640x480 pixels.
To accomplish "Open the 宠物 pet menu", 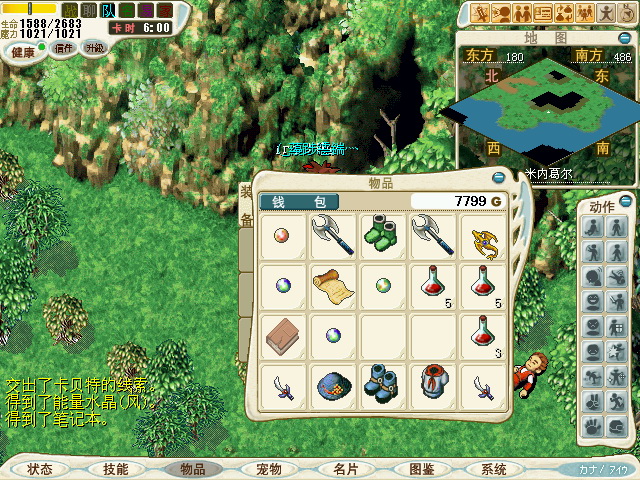I will 269,469.
